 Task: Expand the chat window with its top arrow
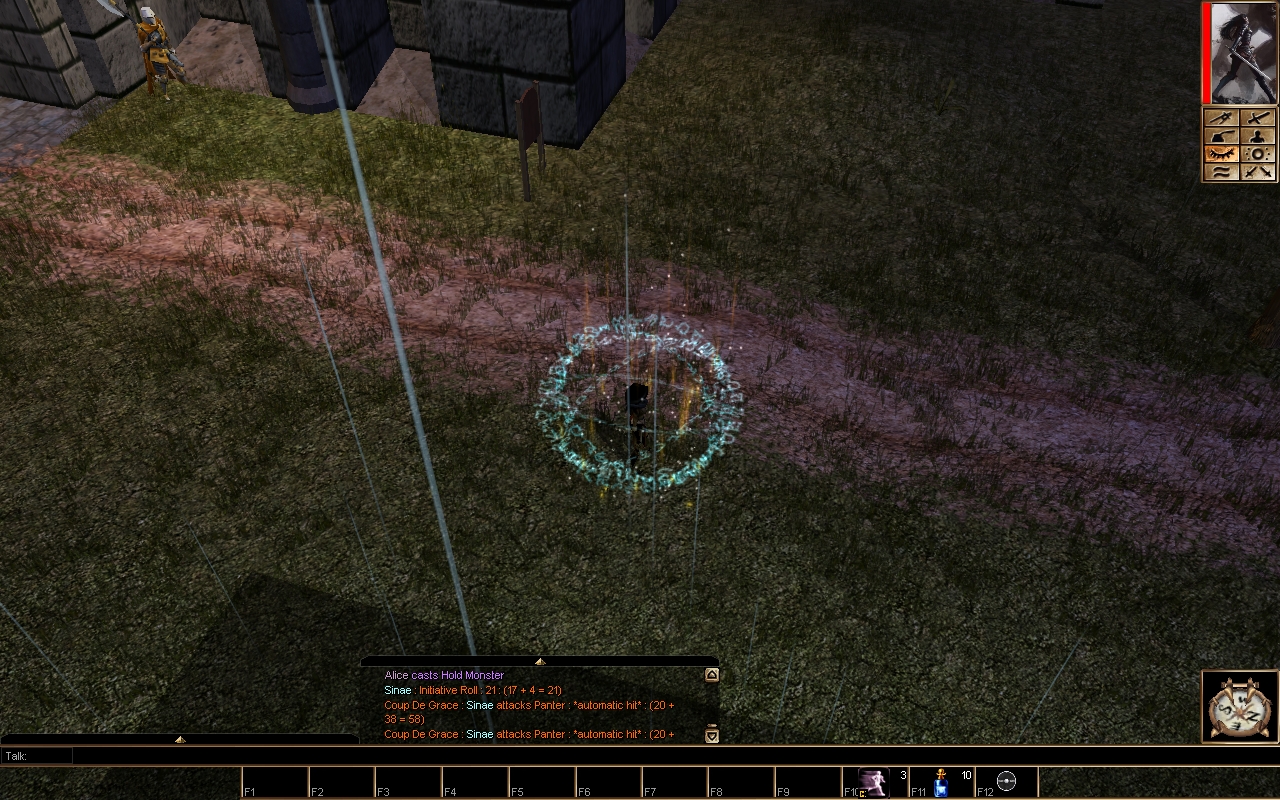point(180,739)
